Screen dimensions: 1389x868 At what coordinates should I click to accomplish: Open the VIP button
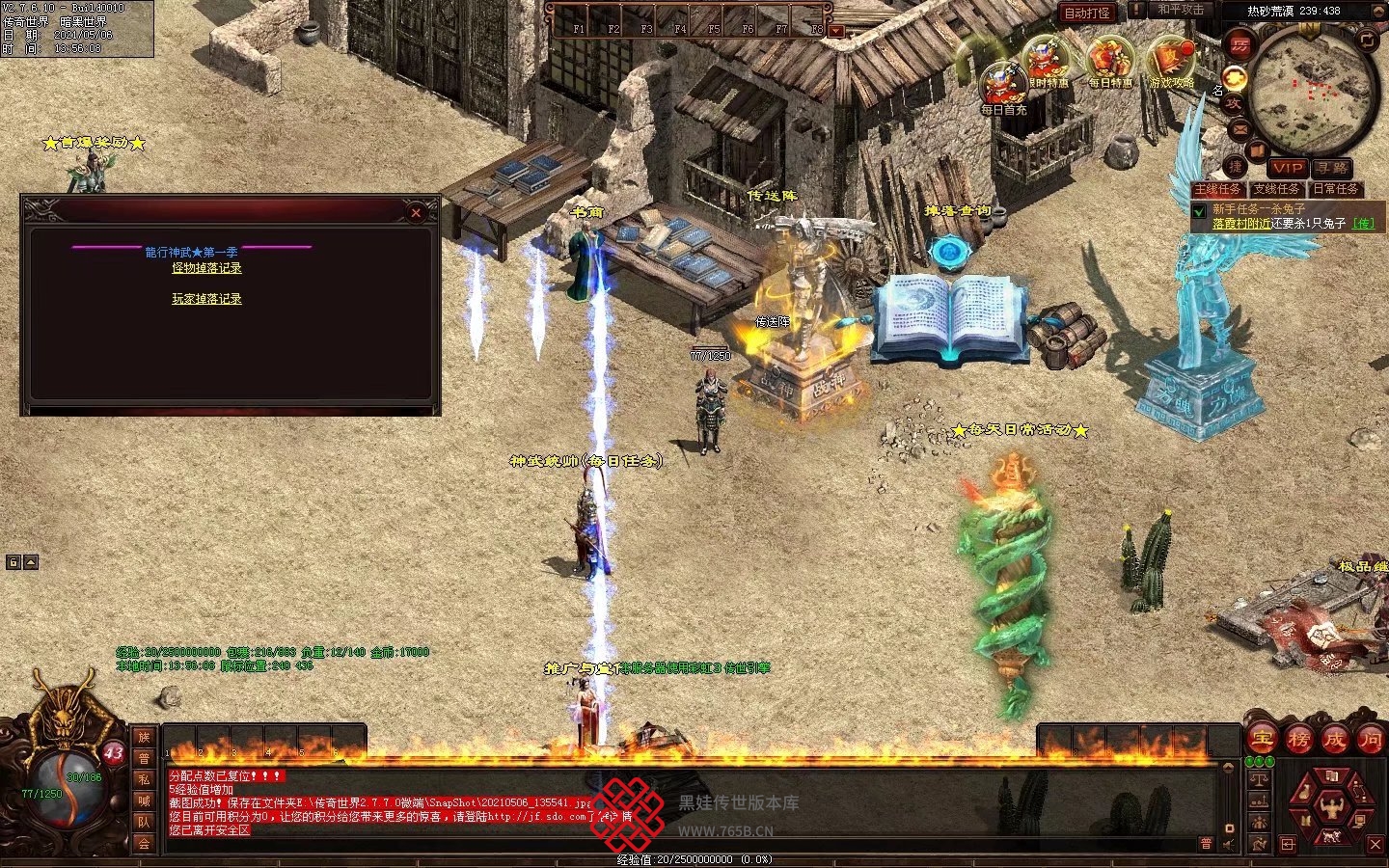[x=1286, y=168]
